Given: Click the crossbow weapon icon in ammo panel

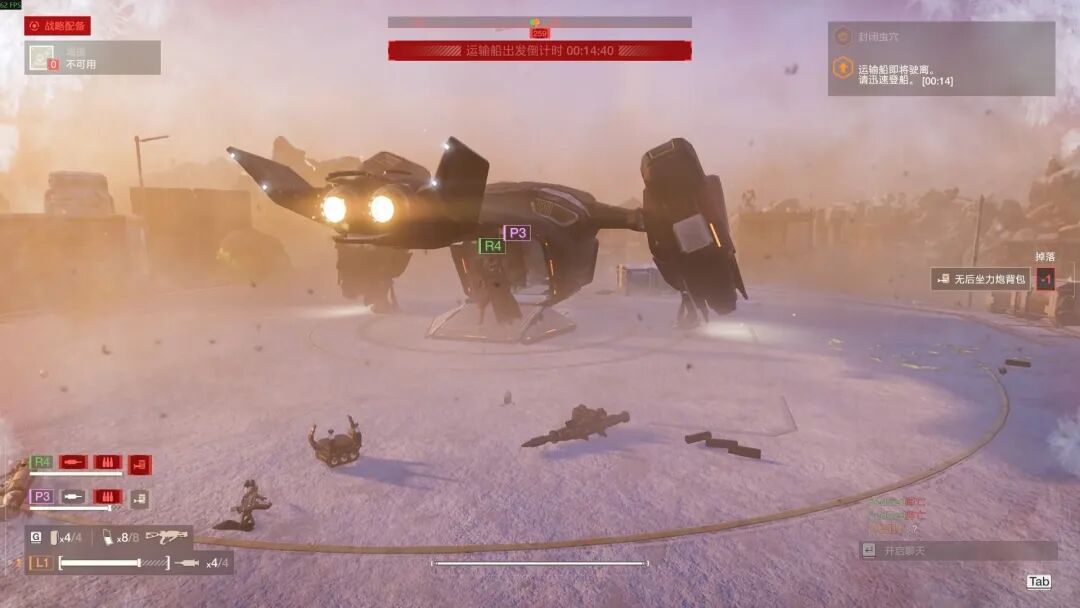Looking at the screenshot, I should [167, 537].
